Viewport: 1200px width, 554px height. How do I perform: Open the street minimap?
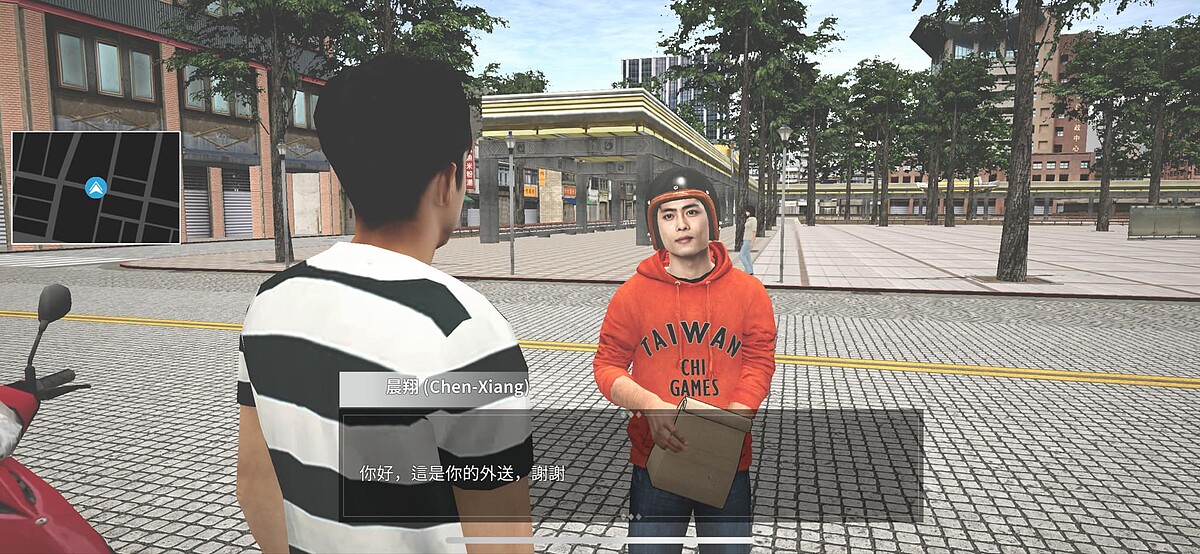click(96, 188)
